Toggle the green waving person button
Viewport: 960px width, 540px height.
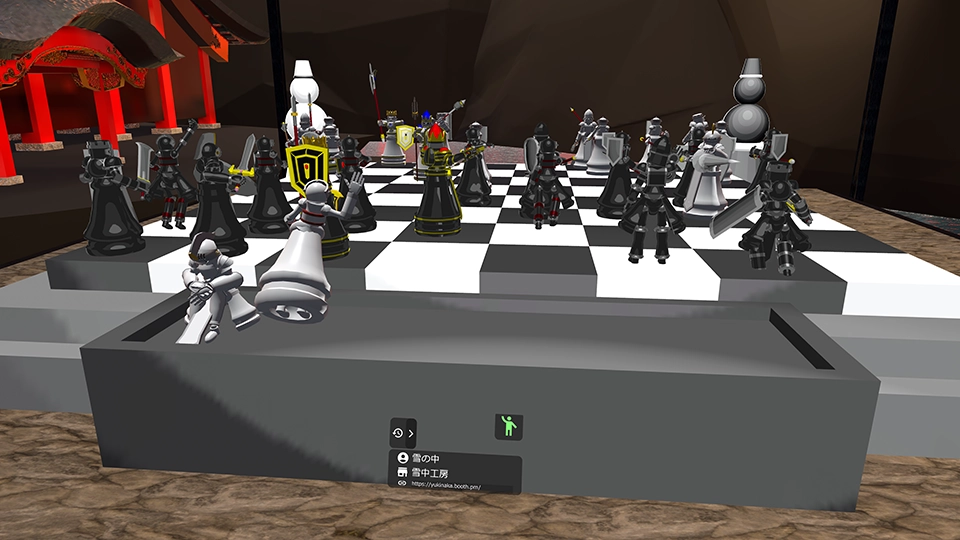tap(508, 427)
